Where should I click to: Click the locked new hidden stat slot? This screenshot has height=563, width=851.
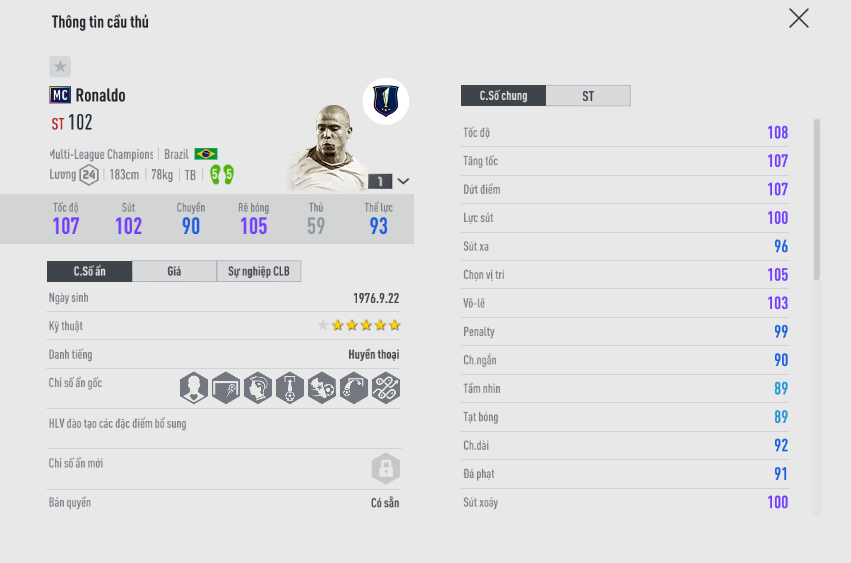click(x=386, y=468)
